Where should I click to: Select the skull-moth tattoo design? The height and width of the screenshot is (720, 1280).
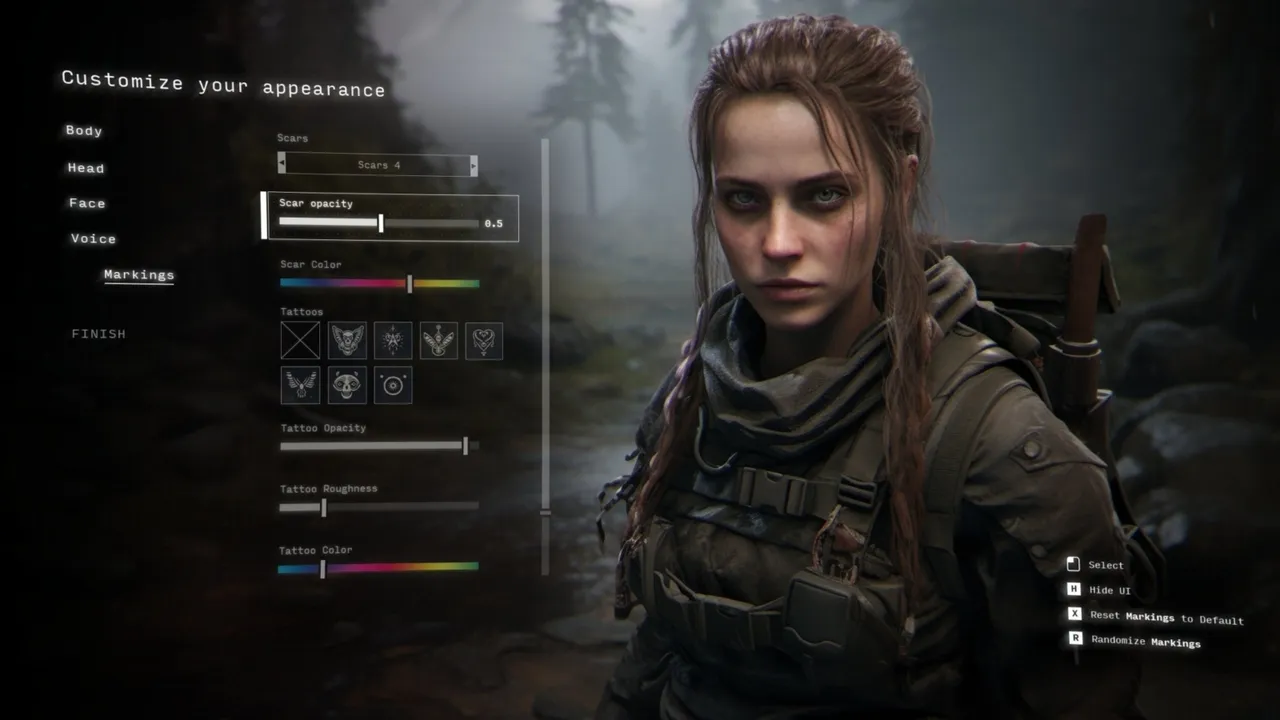[x=347, y=340]
